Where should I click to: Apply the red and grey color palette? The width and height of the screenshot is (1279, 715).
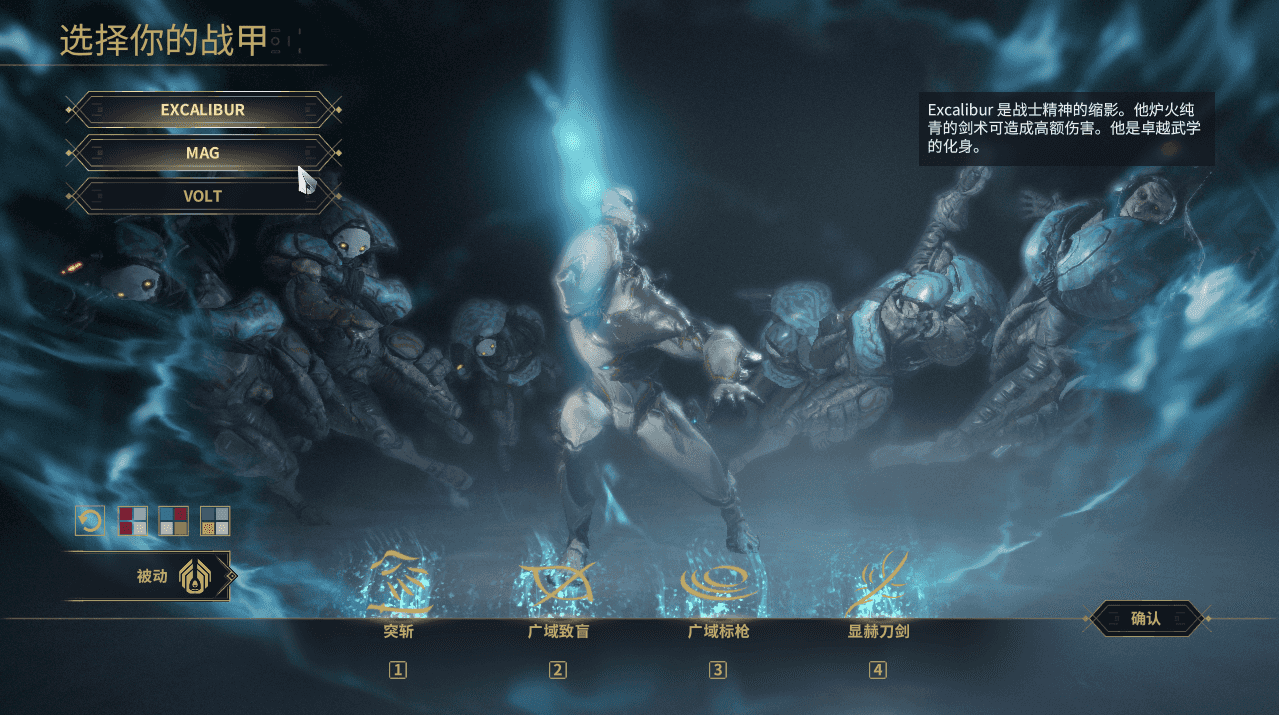133,521
